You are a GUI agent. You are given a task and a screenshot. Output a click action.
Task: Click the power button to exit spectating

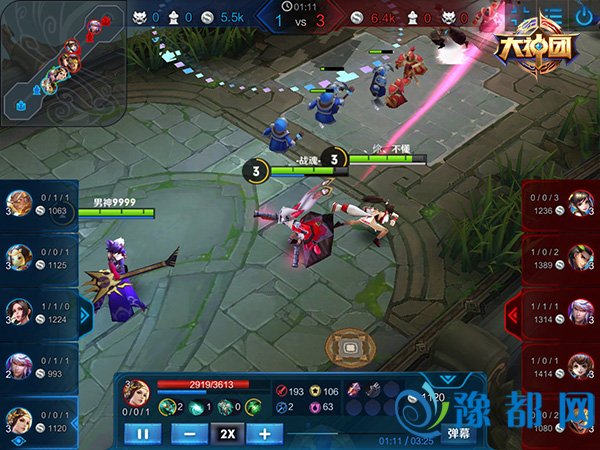(583, 17)
